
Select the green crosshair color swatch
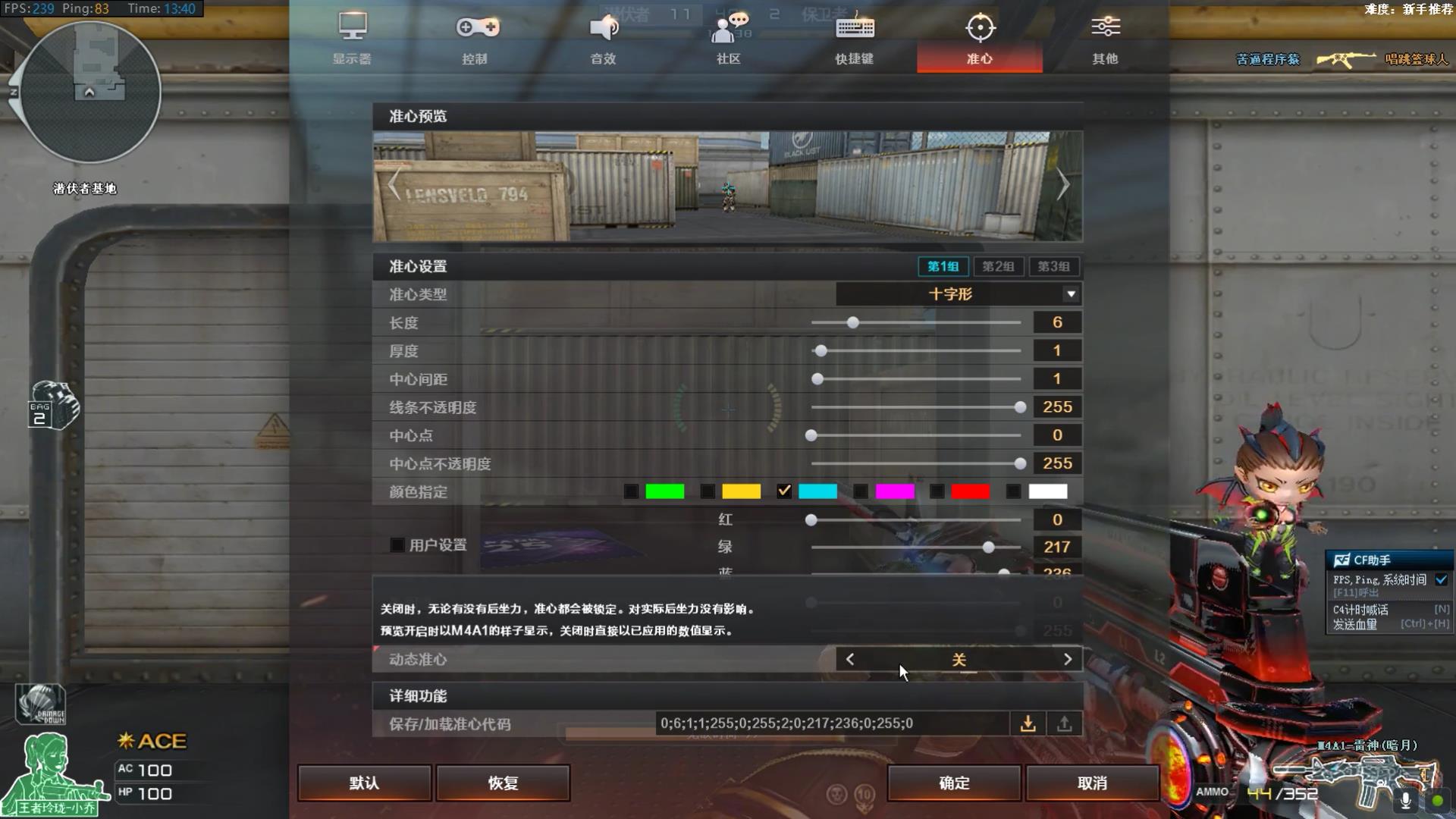coord(665,491)
